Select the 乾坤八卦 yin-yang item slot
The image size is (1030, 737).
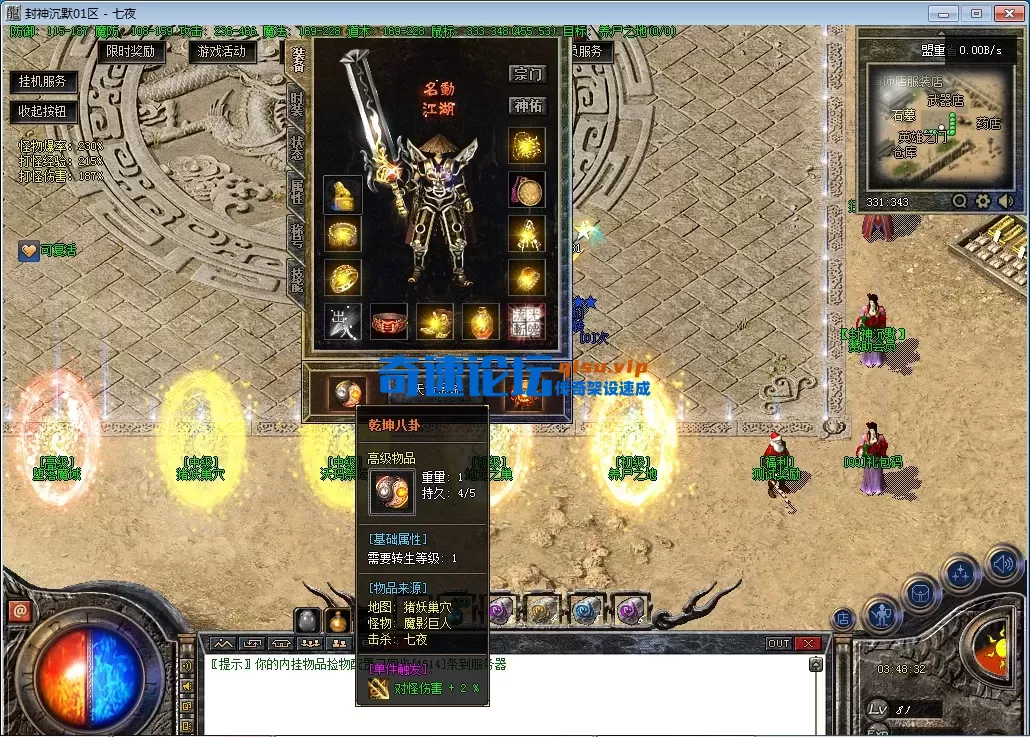click(345, 391)
